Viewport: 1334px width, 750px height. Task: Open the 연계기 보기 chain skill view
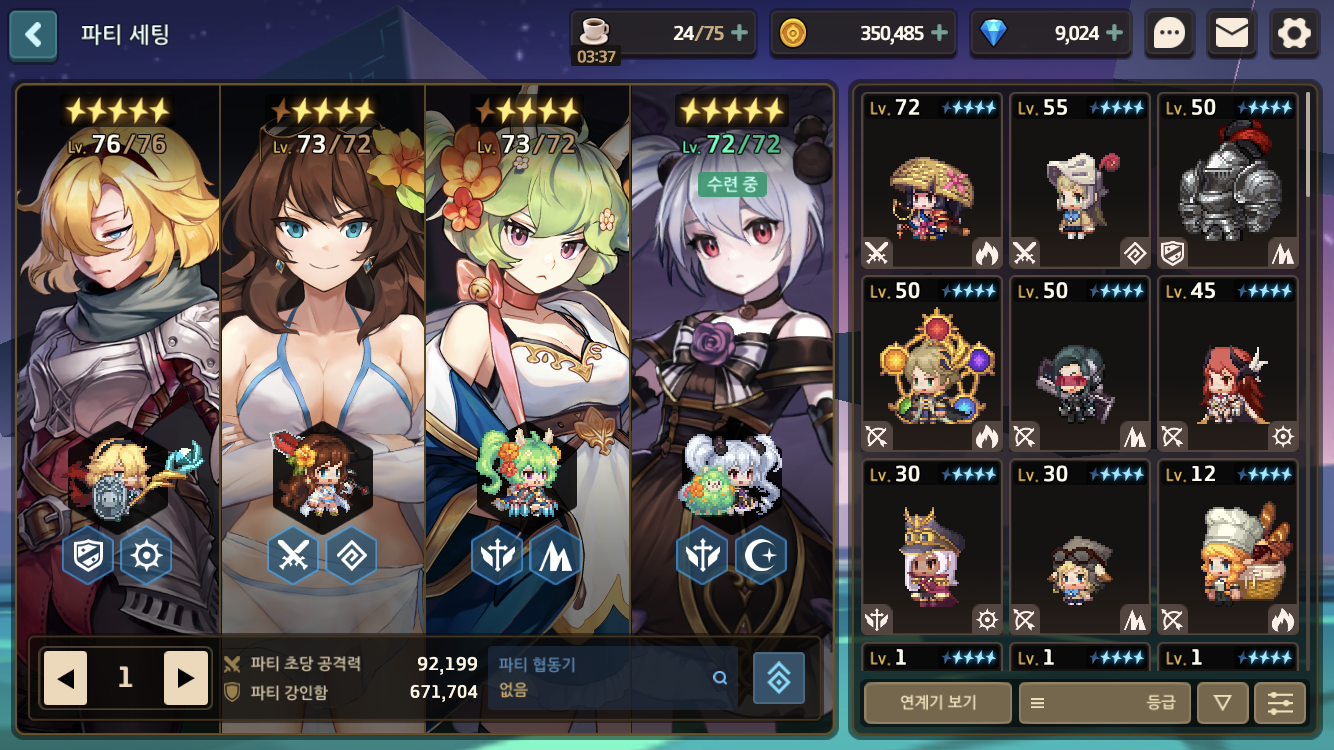[937, 702]
